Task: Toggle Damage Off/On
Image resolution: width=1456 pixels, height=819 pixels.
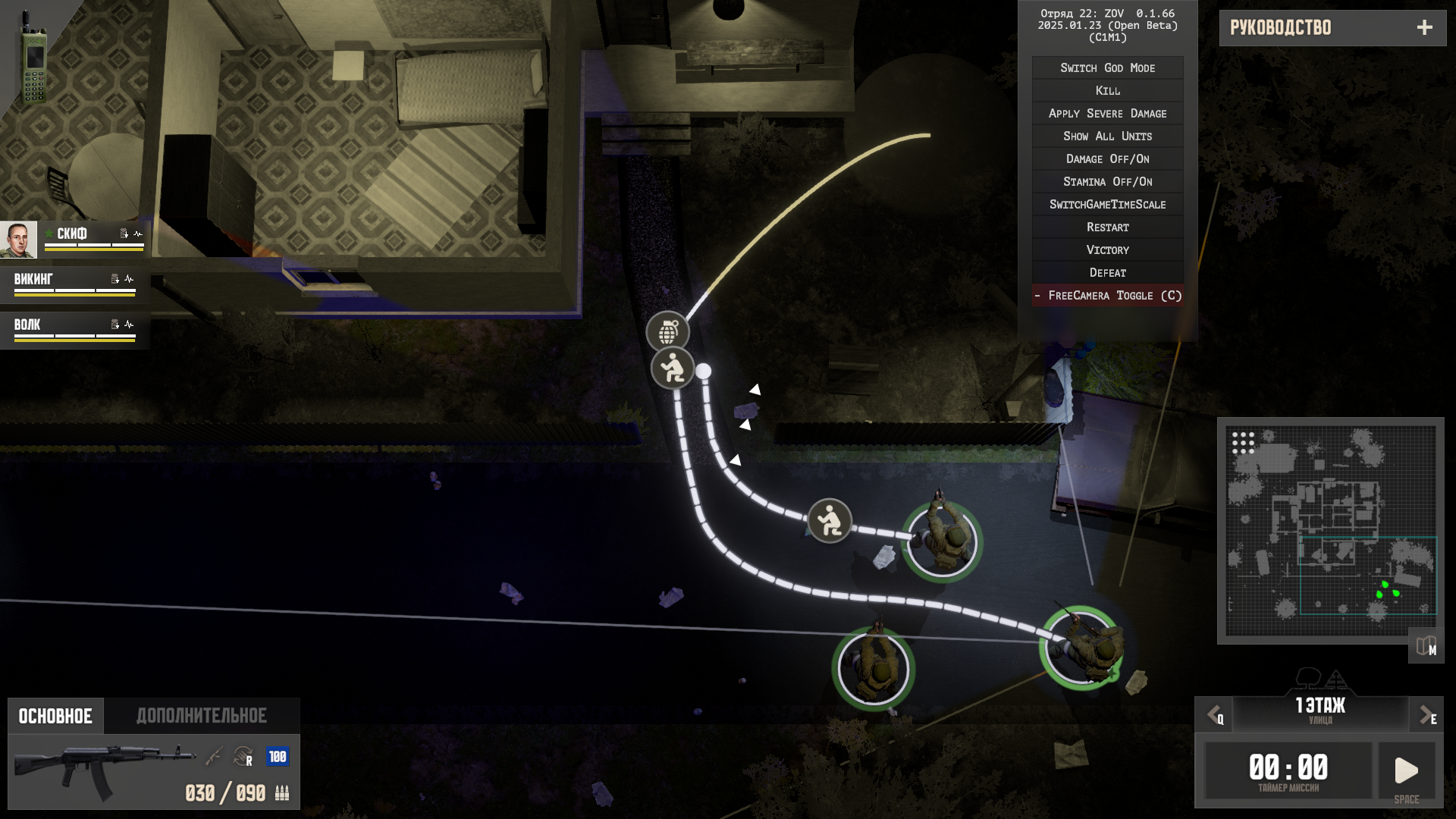Action: pyautogui.click(x=1107, y=159)
